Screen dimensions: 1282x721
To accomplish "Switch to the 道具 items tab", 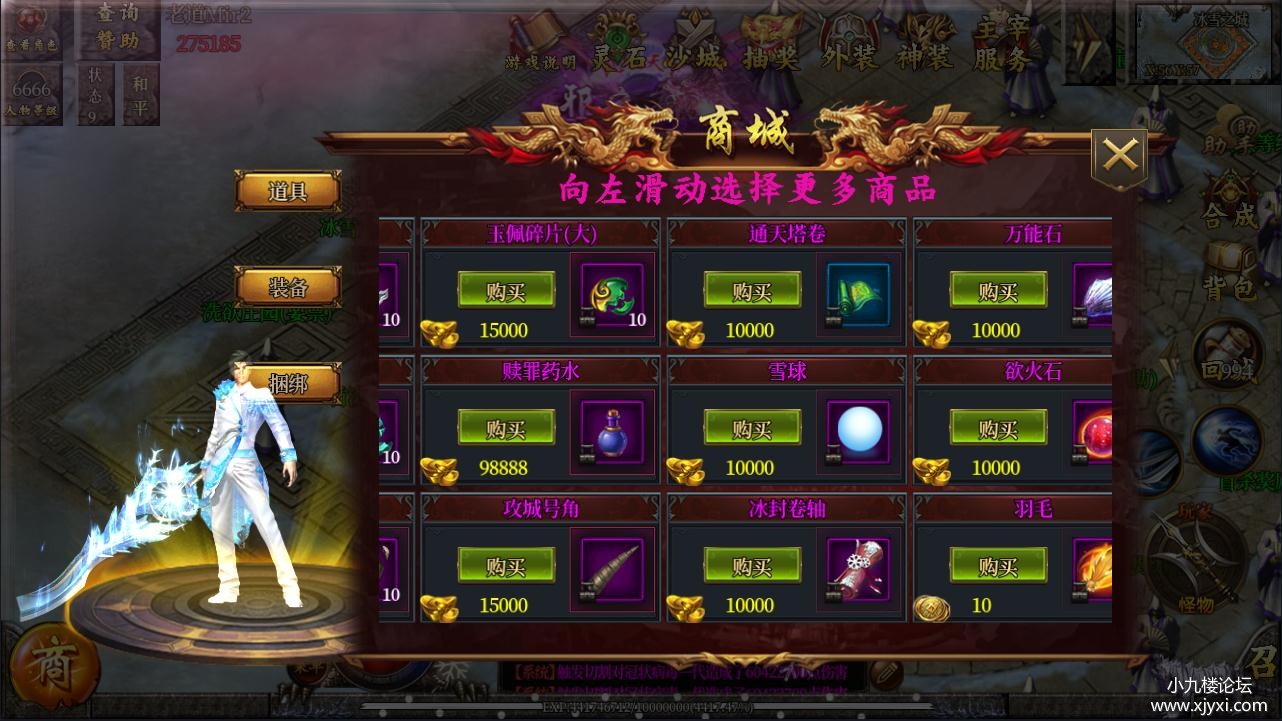I will coord(287,191).
